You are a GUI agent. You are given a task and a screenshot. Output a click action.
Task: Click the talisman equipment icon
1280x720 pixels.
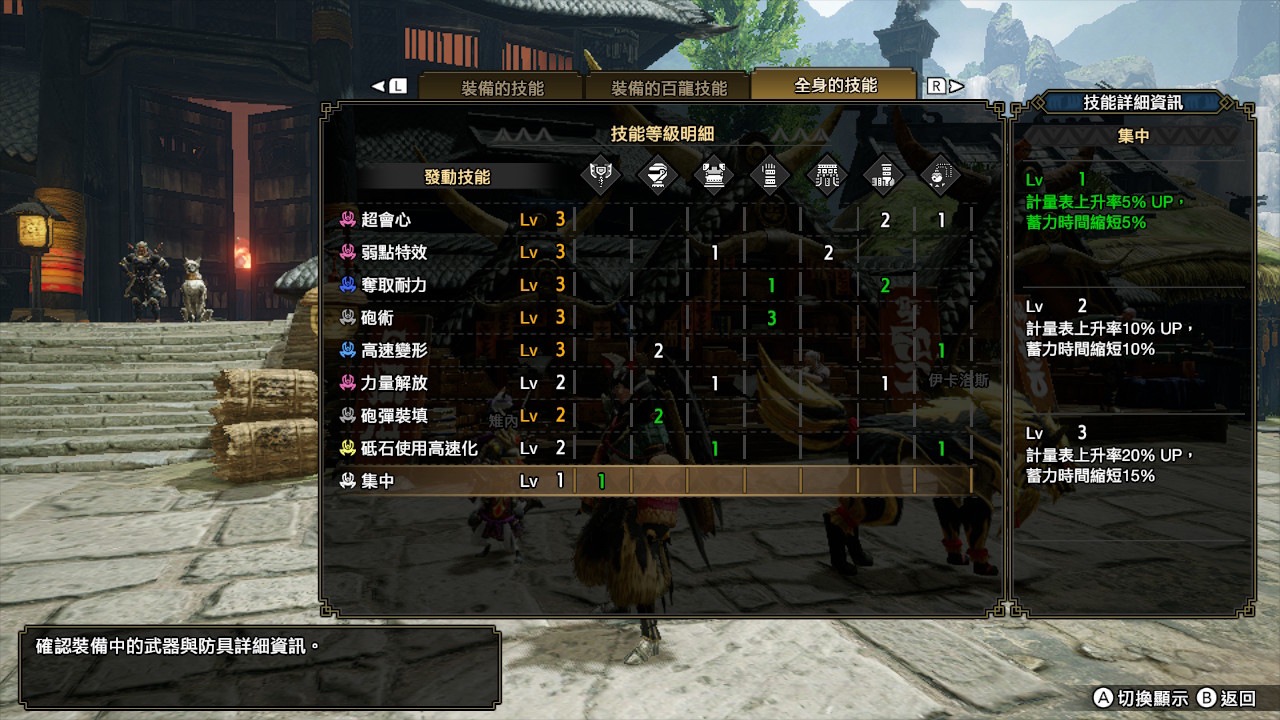(941, 174)
